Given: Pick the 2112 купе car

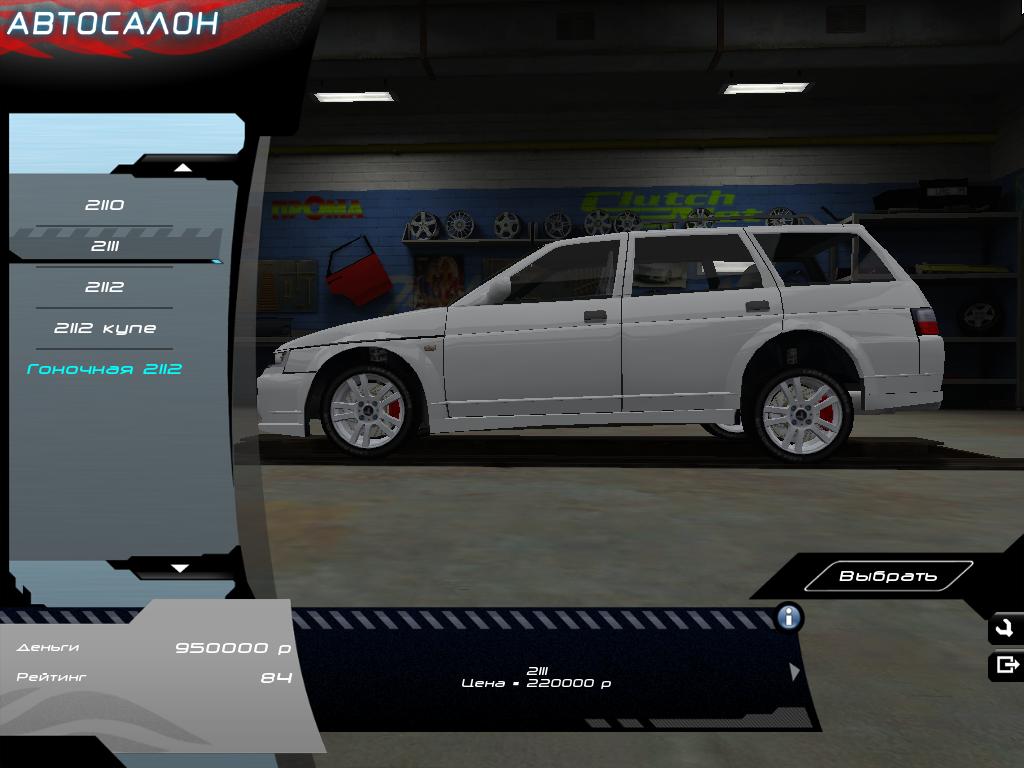Looking at the screenshot, I should pos(104,328).
